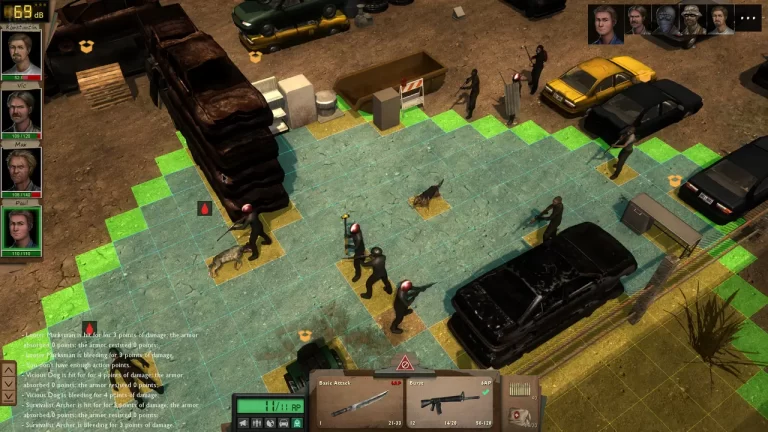Click the large active-turn portrait
Image resolution: width=768 pixels, height=432 pixels.
[604, 22]
